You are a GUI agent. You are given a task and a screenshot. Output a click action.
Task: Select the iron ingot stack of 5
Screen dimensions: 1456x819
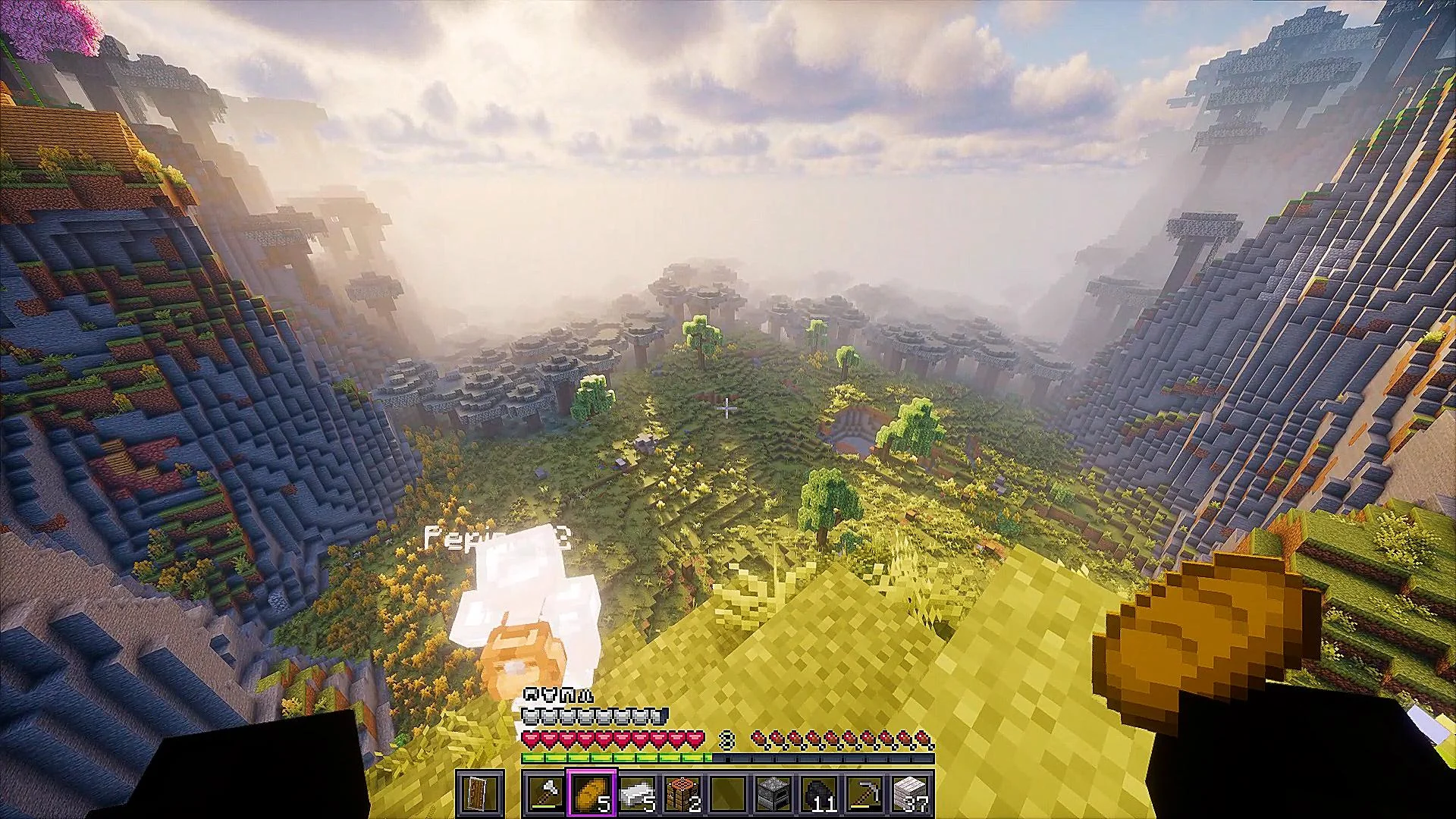click(637, 792)
